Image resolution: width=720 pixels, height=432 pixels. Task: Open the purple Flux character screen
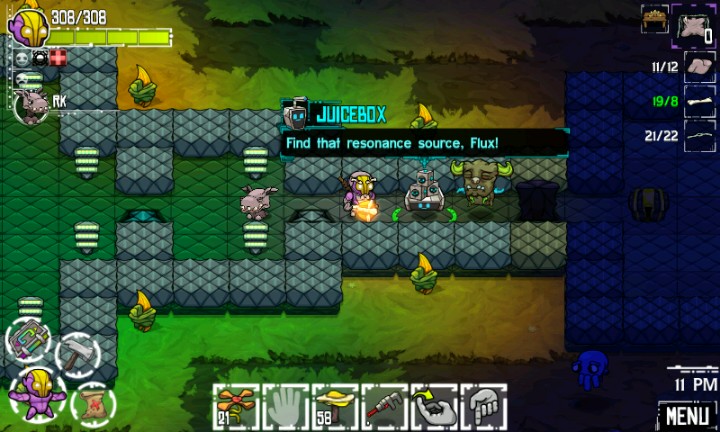tap(36, 391)
